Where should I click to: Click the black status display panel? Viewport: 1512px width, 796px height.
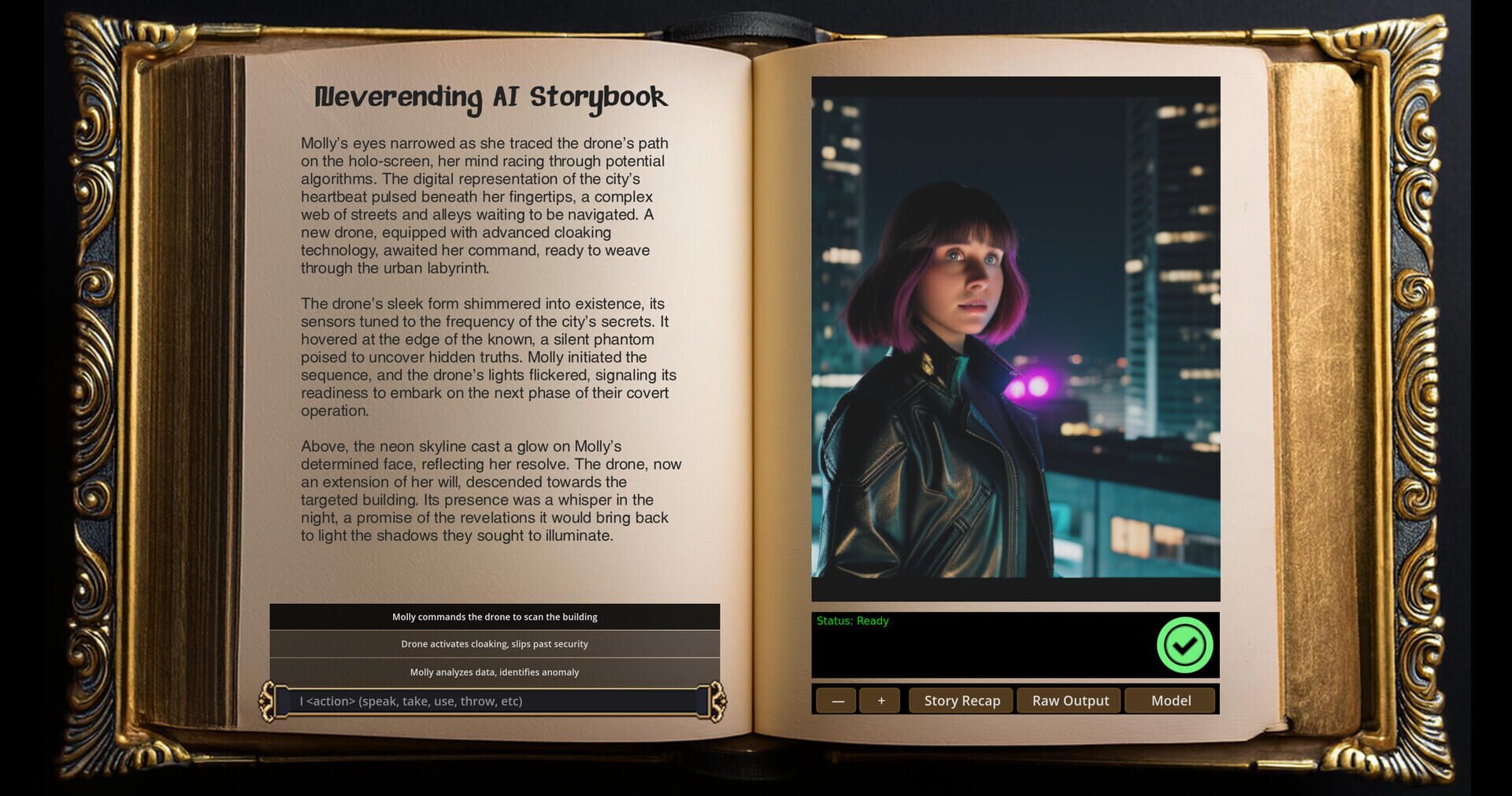click(984, 646)
